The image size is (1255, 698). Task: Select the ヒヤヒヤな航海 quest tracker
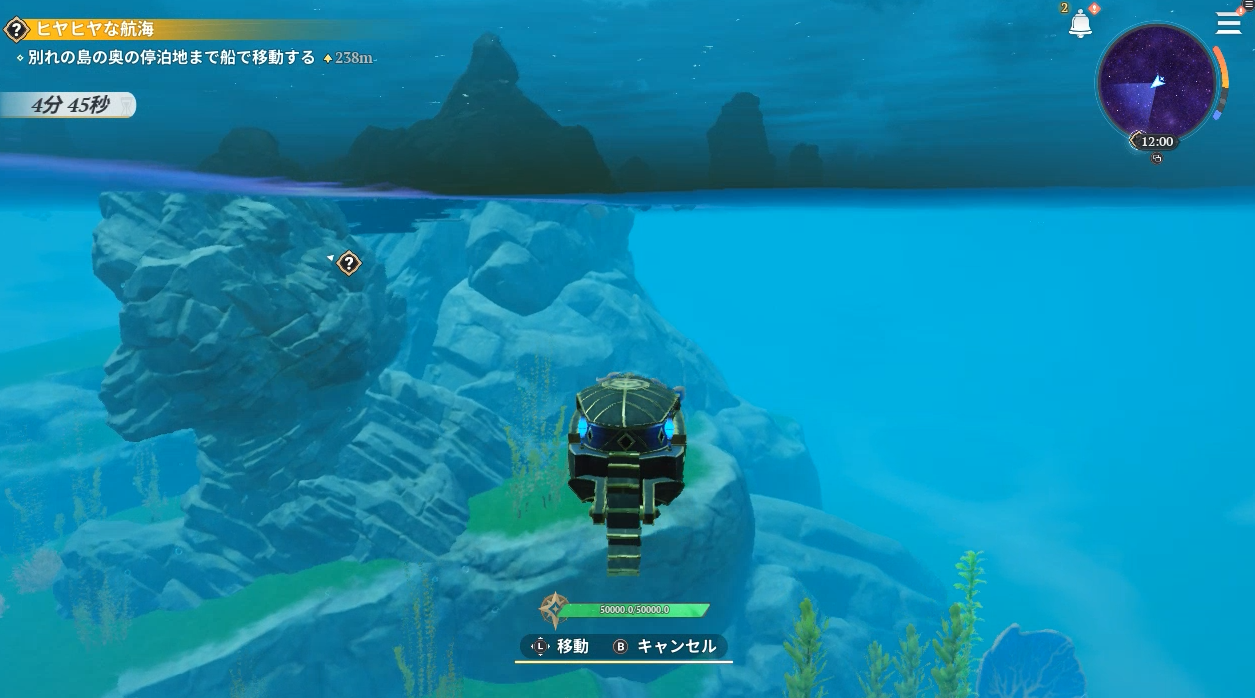coord(94,29)
